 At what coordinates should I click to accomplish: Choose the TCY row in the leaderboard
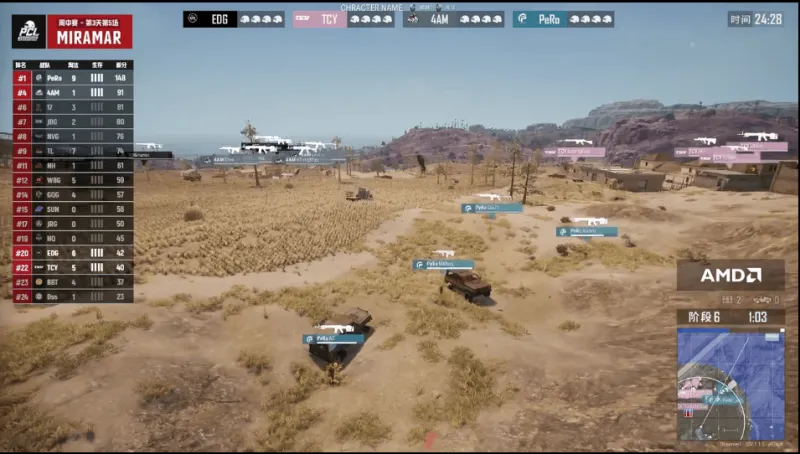click(72, 268)
